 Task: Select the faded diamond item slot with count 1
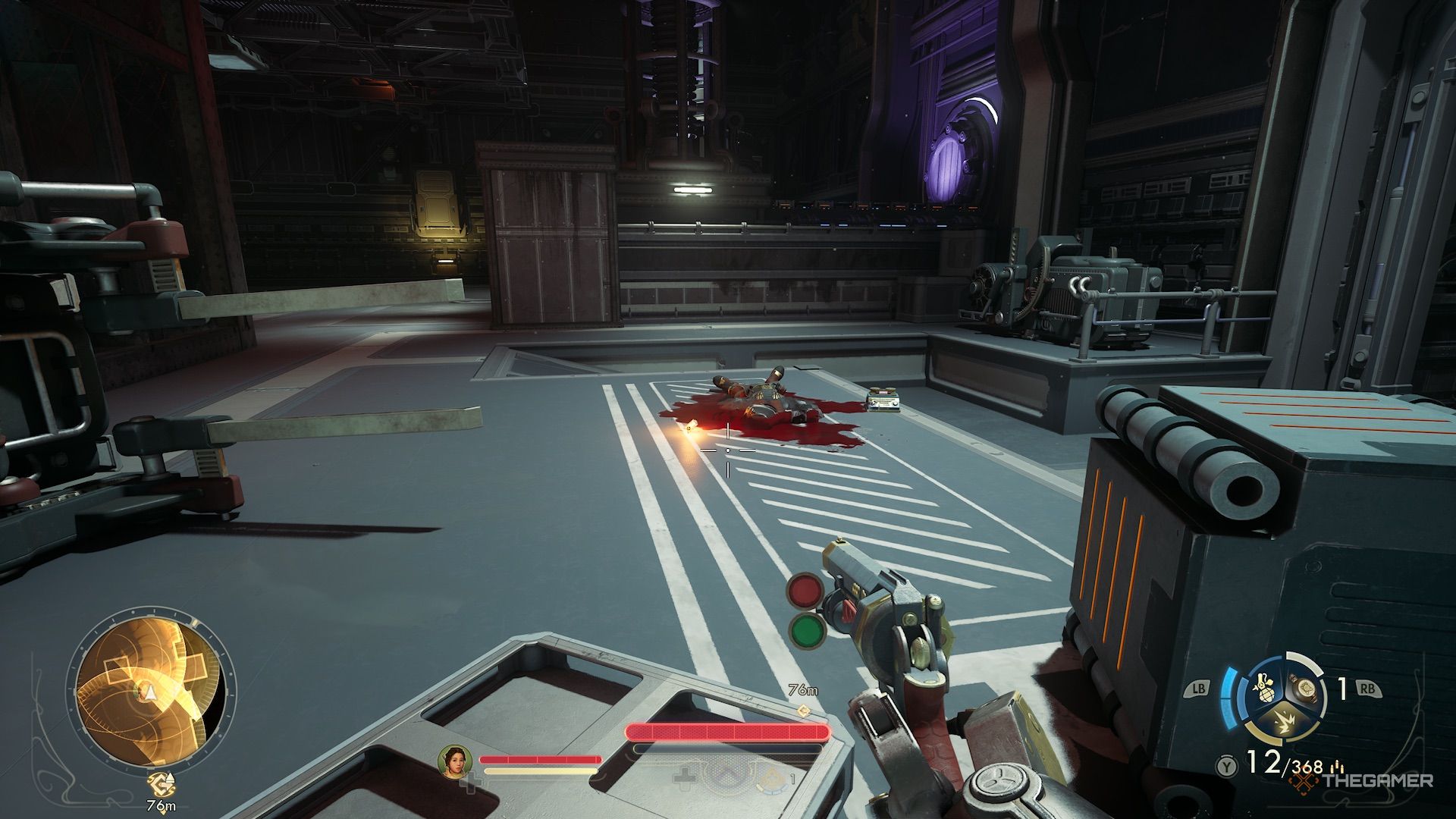[772, 776]
